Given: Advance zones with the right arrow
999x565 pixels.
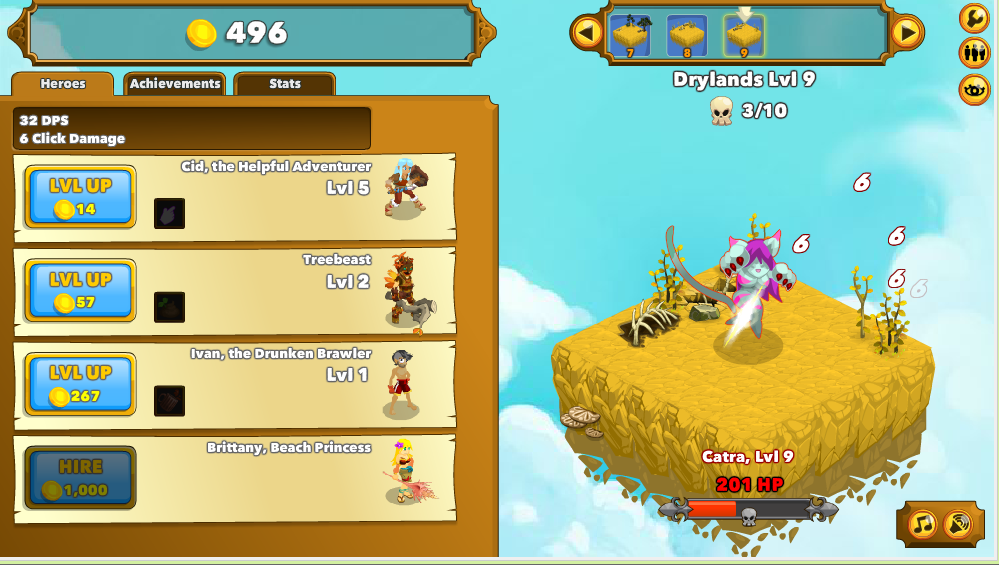Looking at the screenshot, I should 906,33.
